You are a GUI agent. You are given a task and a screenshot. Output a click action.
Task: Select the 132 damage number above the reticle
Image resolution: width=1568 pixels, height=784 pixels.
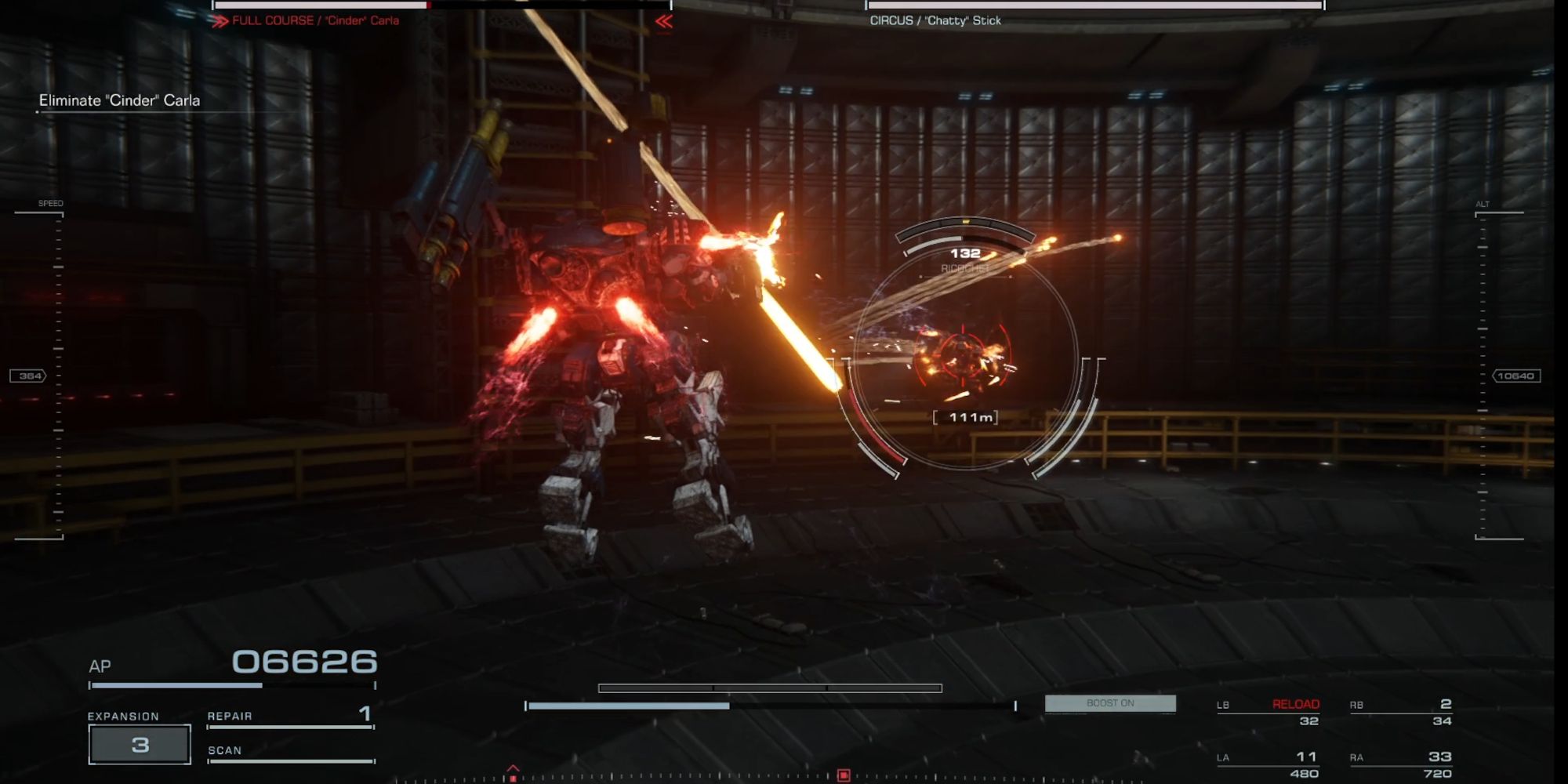pyautogui.click(x=966, y=252)
